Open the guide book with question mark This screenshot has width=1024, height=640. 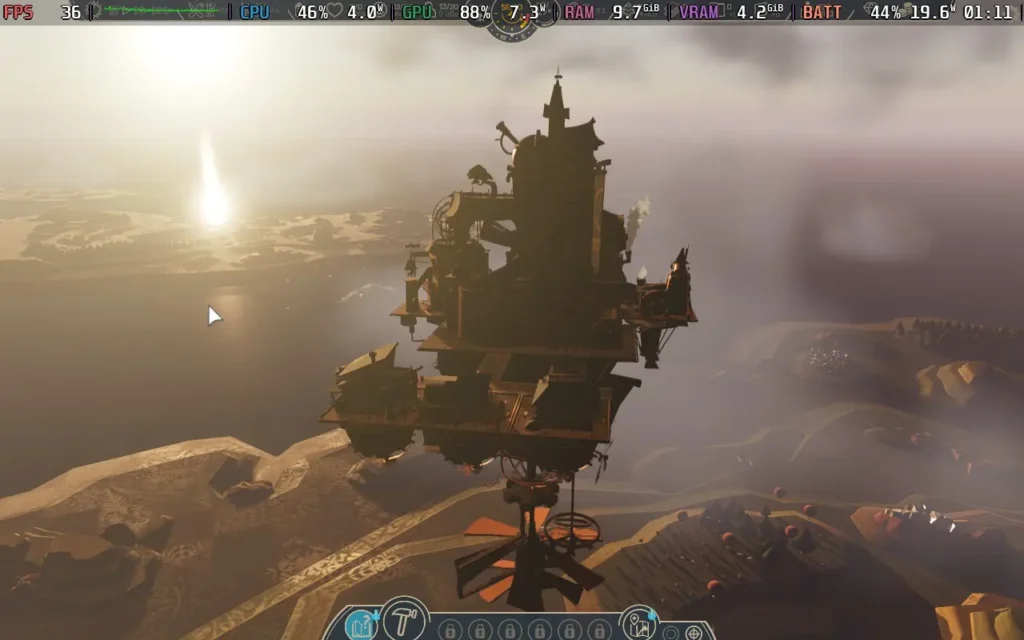(361, 625)
